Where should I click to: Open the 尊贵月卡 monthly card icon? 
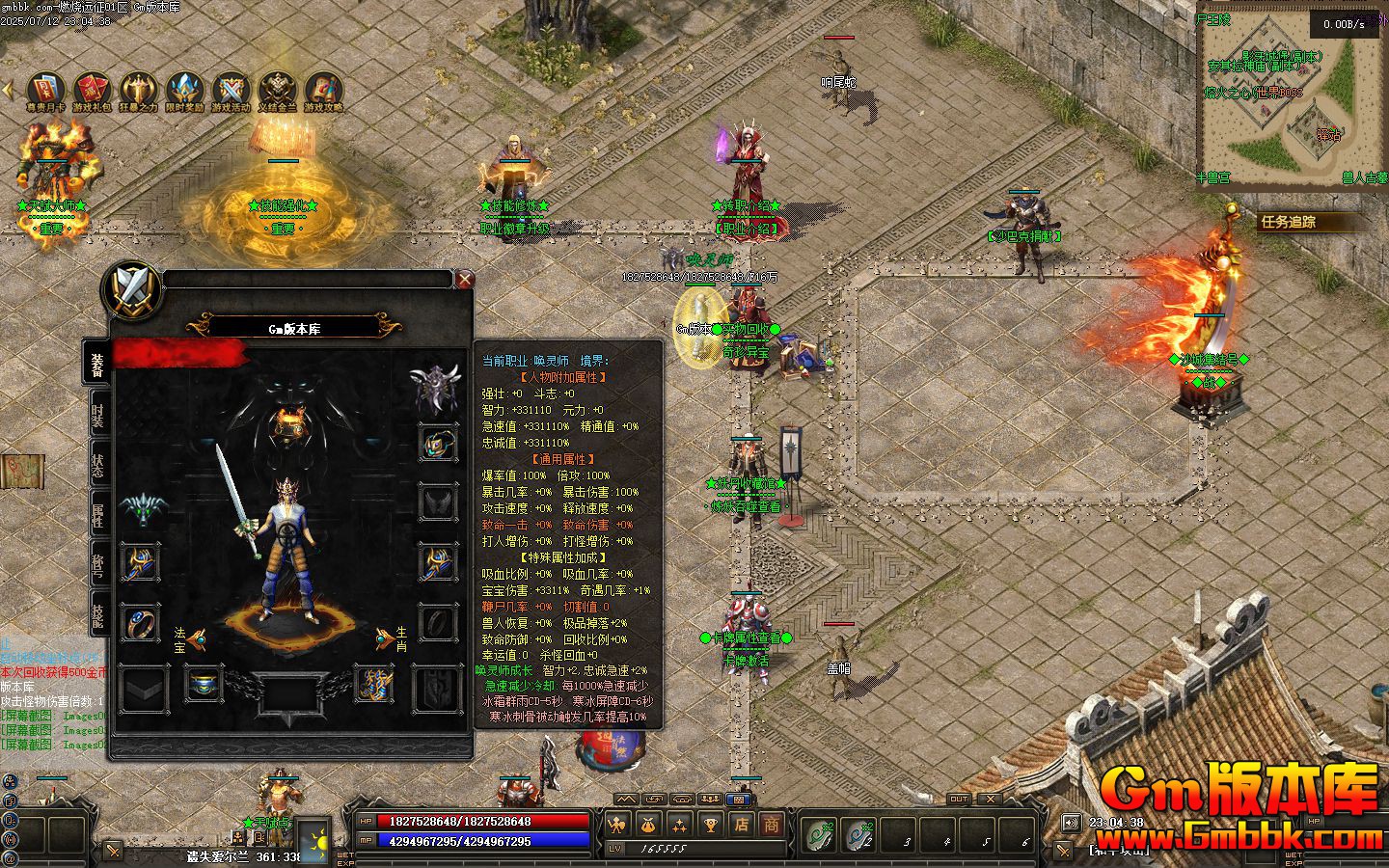[x=45, y=91]
